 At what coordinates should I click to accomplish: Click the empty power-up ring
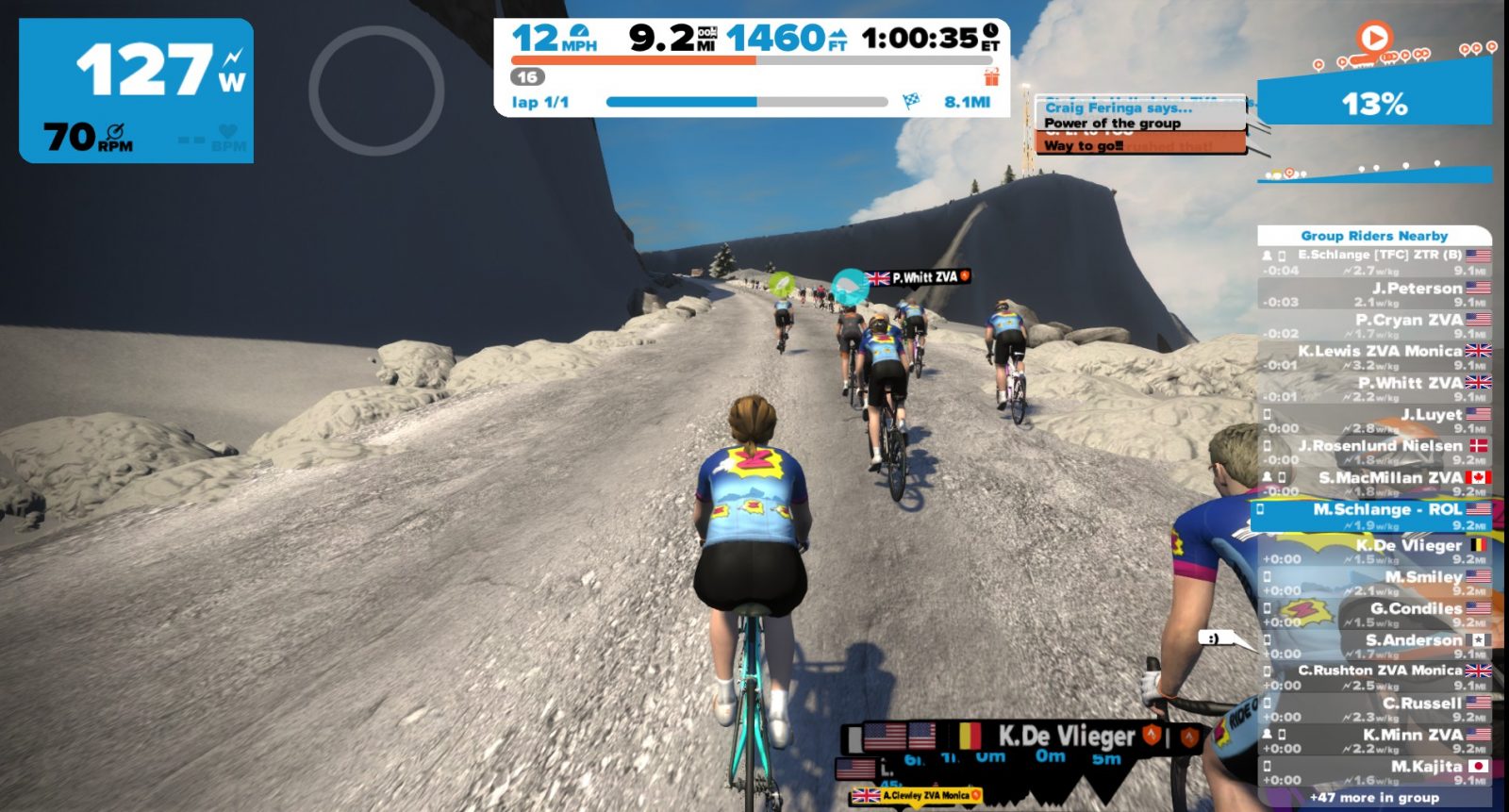point(376,91)
